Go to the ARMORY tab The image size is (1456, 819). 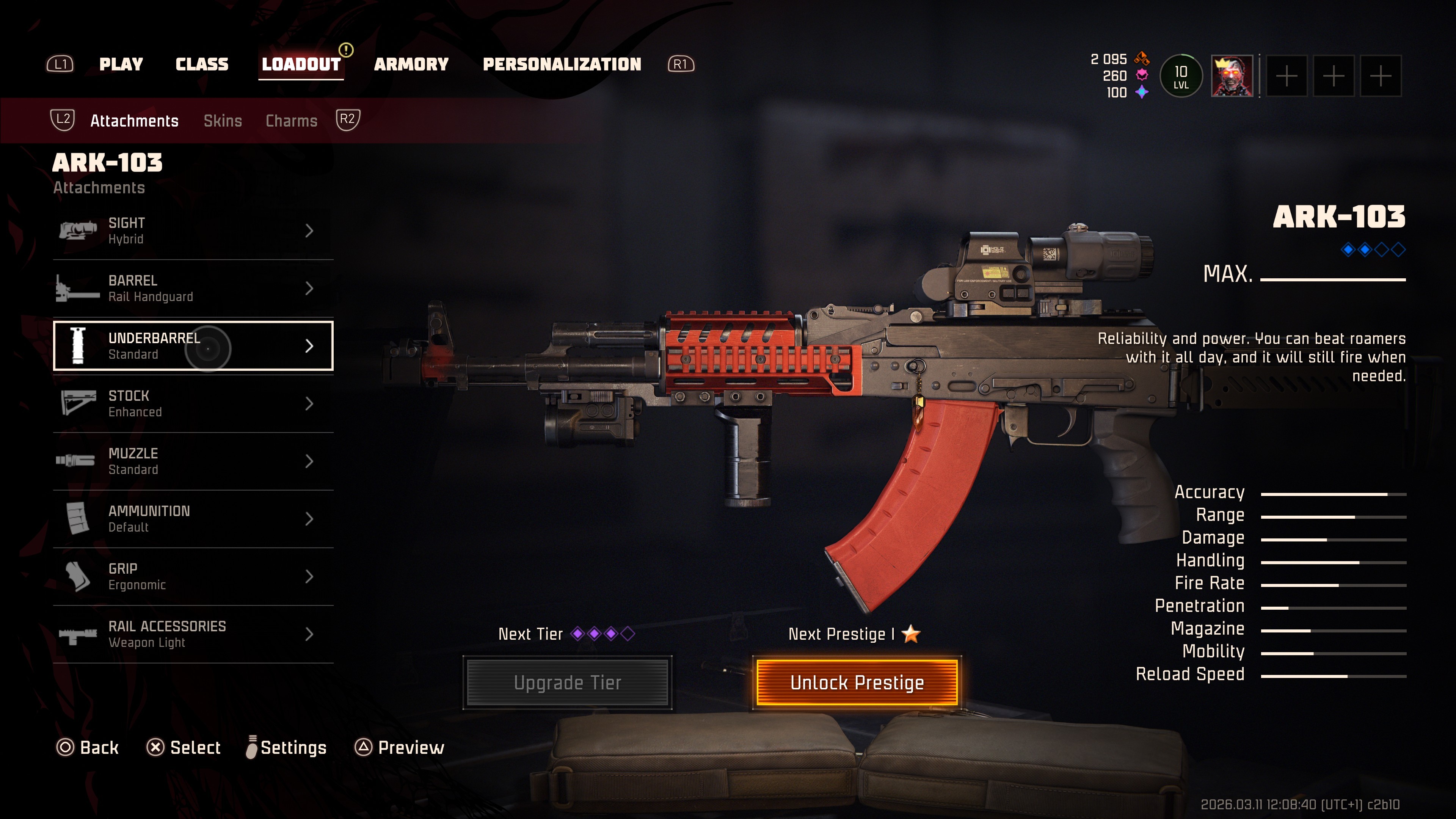(411, 64)
